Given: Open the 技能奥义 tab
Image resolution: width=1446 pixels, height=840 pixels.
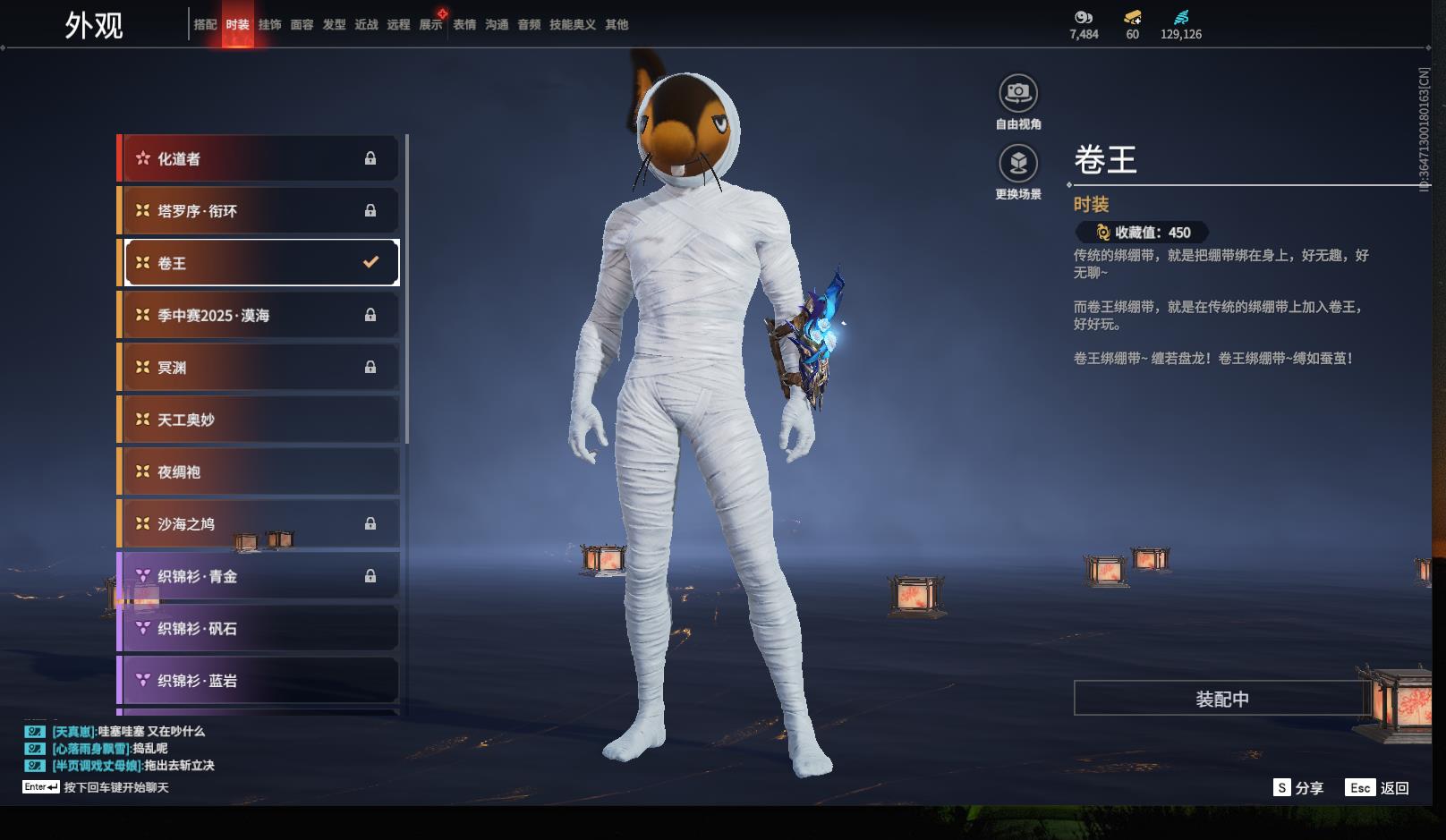Looking at the screenshot, I should (x=572, y=25).
